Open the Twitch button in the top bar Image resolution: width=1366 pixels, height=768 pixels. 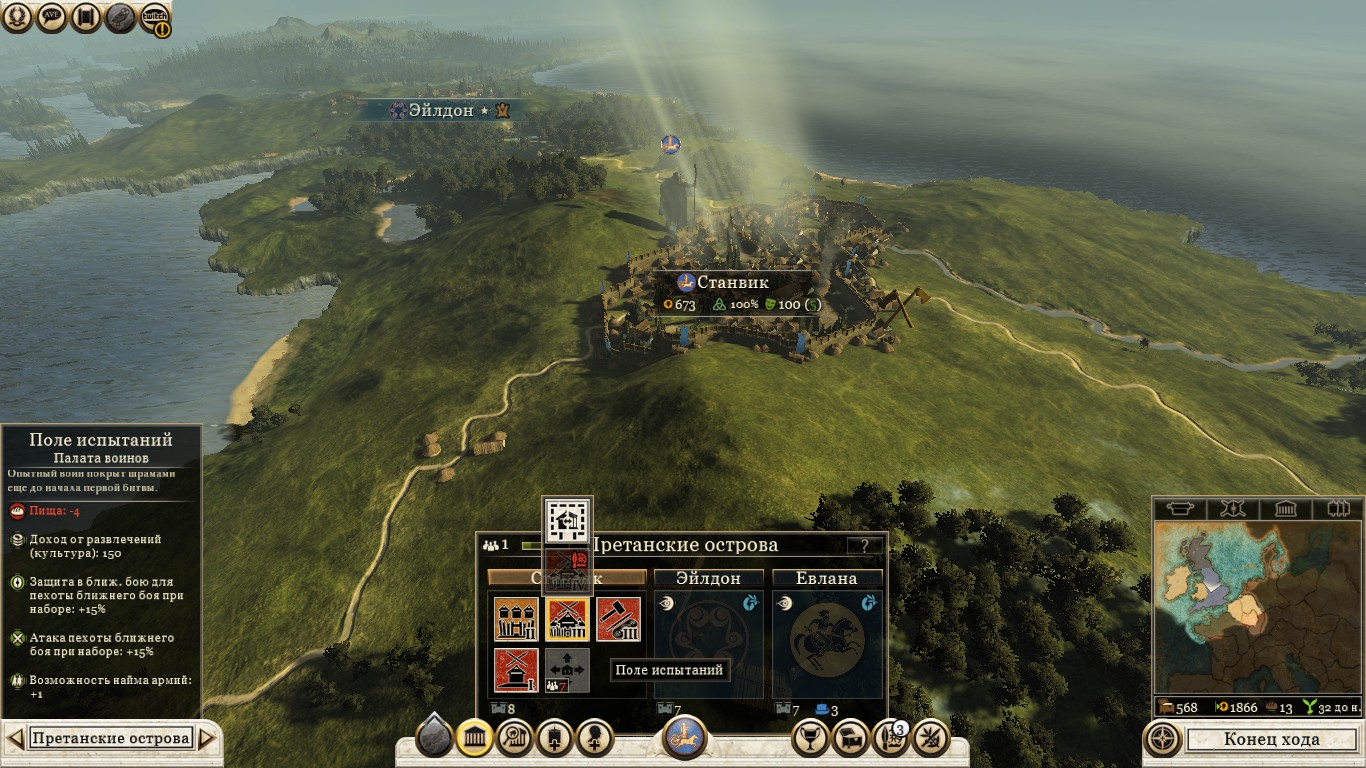[x=154, y=17]
